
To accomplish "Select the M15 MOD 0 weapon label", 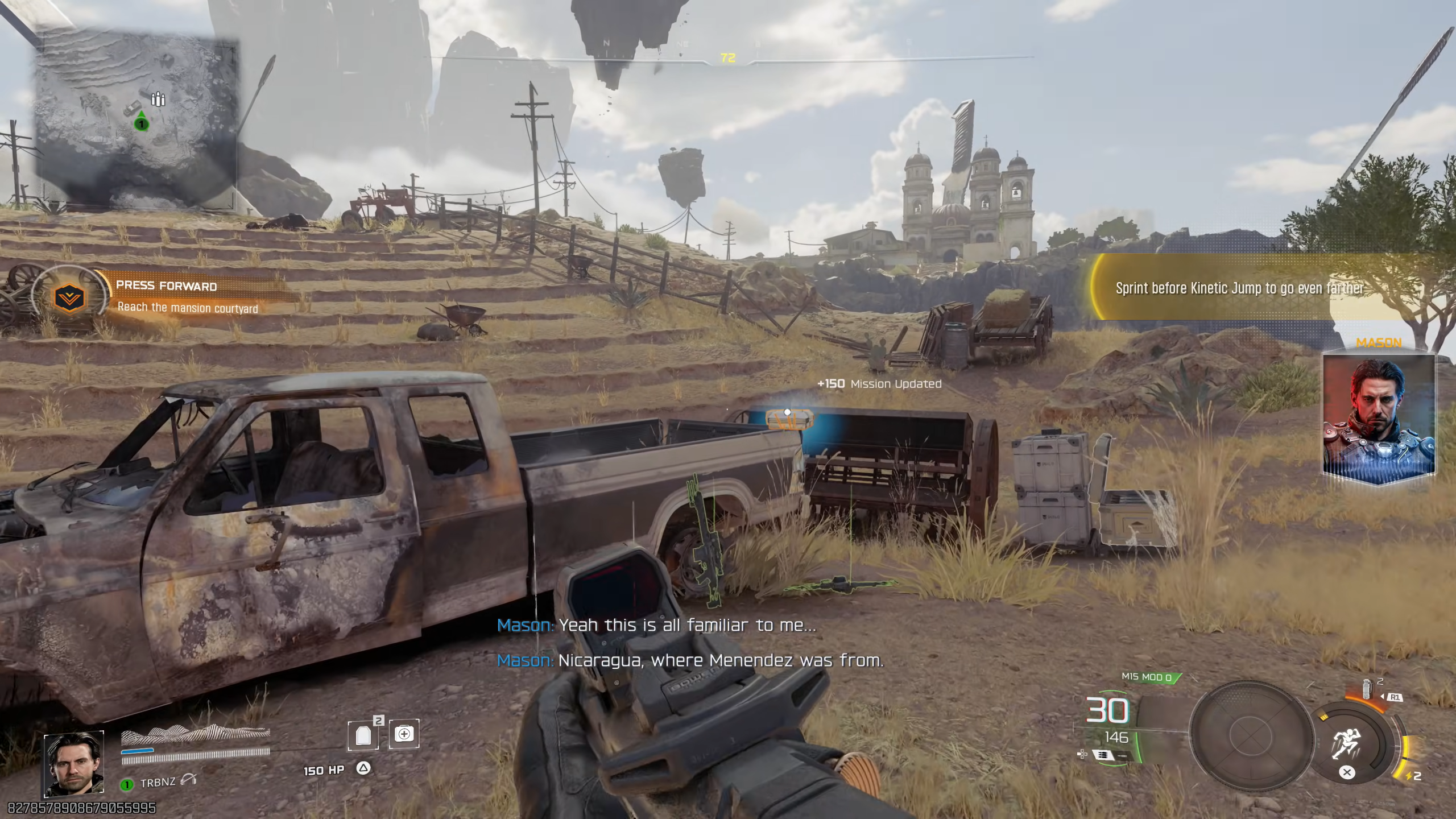I will (x=1148, y=678).
